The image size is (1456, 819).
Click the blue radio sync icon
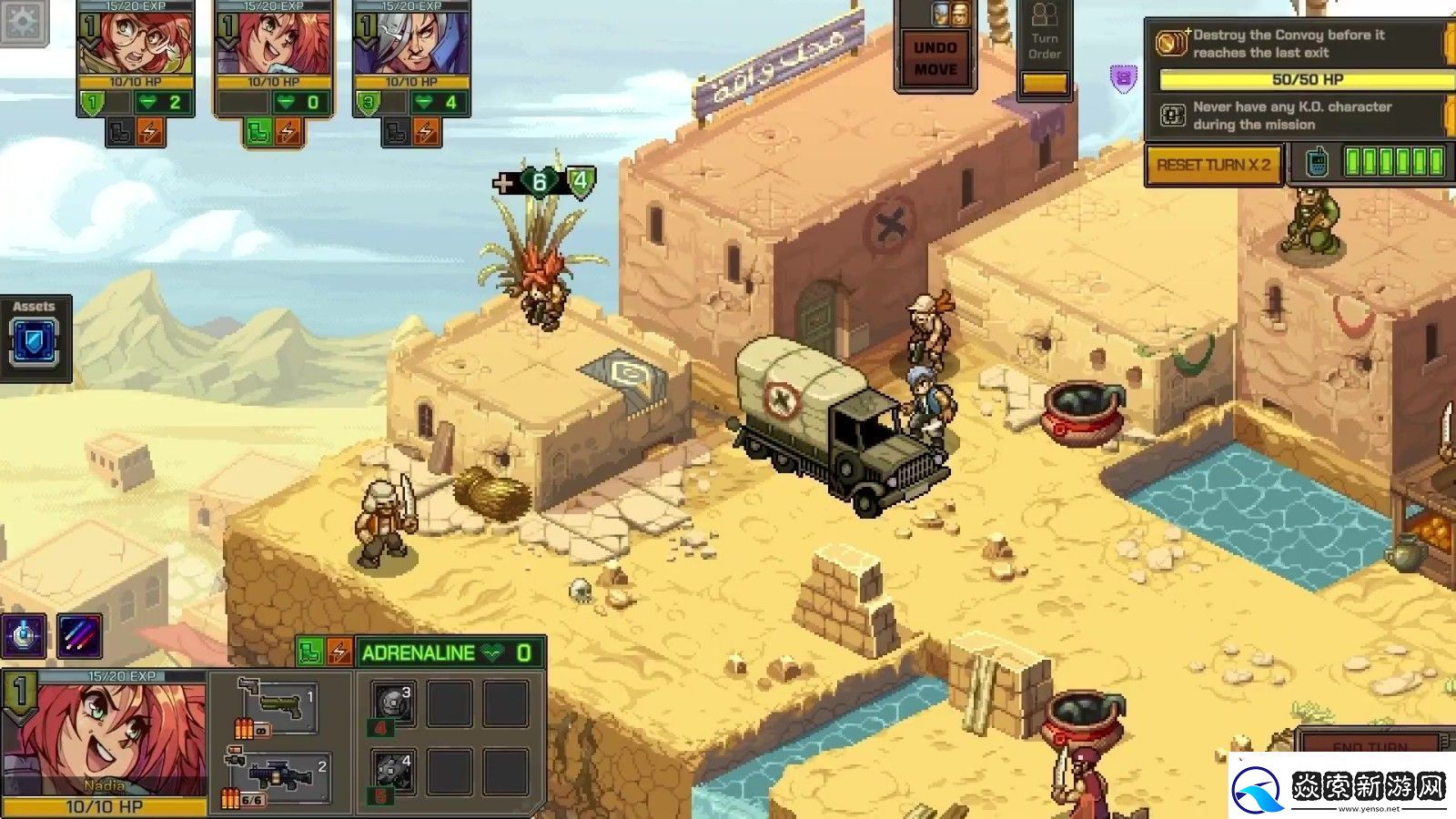click(1316, 163)
